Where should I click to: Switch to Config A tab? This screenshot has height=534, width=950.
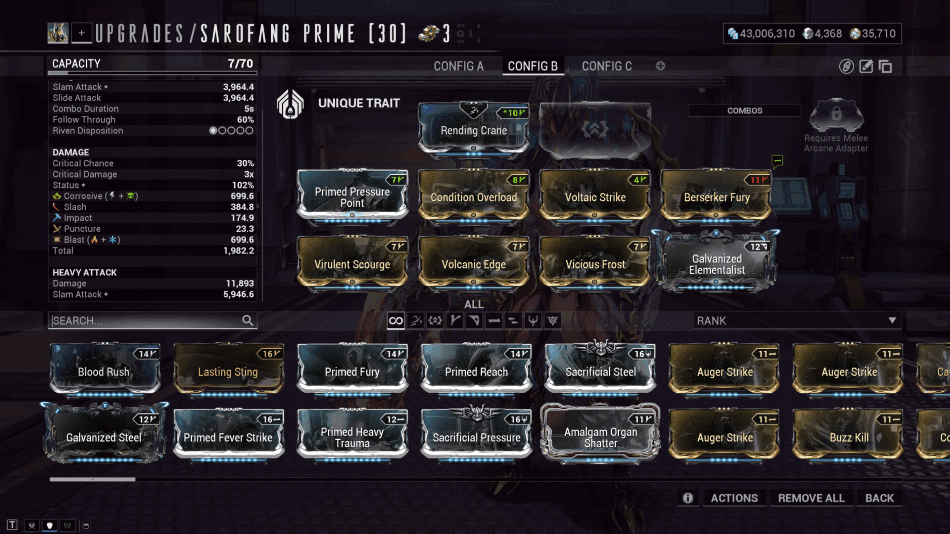(458, 66)
